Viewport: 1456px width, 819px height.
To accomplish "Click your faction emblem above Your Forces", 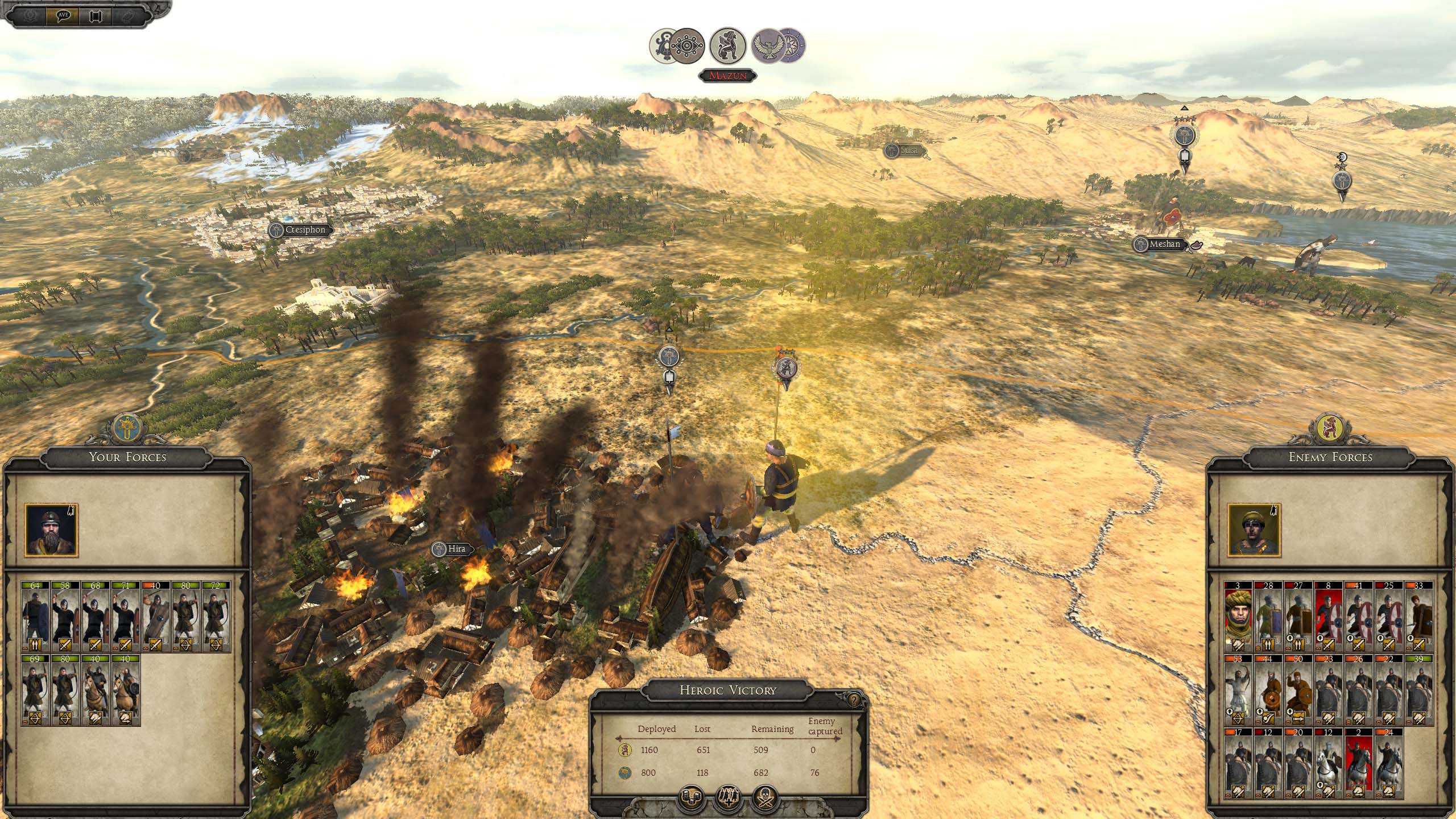I will click(126, 428).
